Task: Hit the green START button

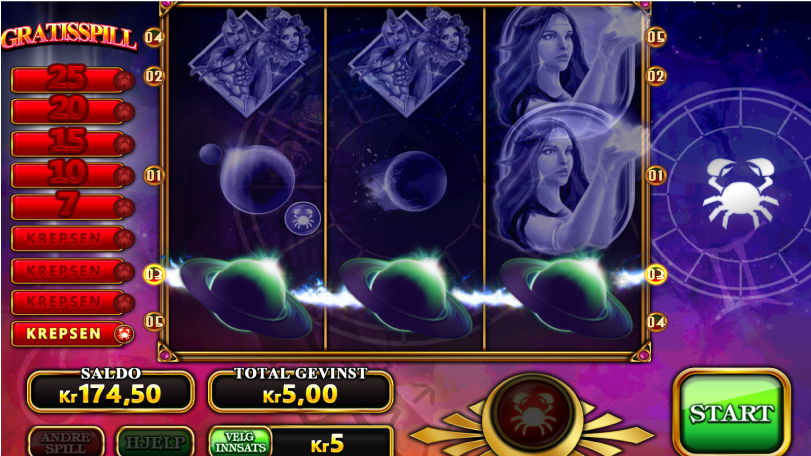Action: click(x=731, y=412)
